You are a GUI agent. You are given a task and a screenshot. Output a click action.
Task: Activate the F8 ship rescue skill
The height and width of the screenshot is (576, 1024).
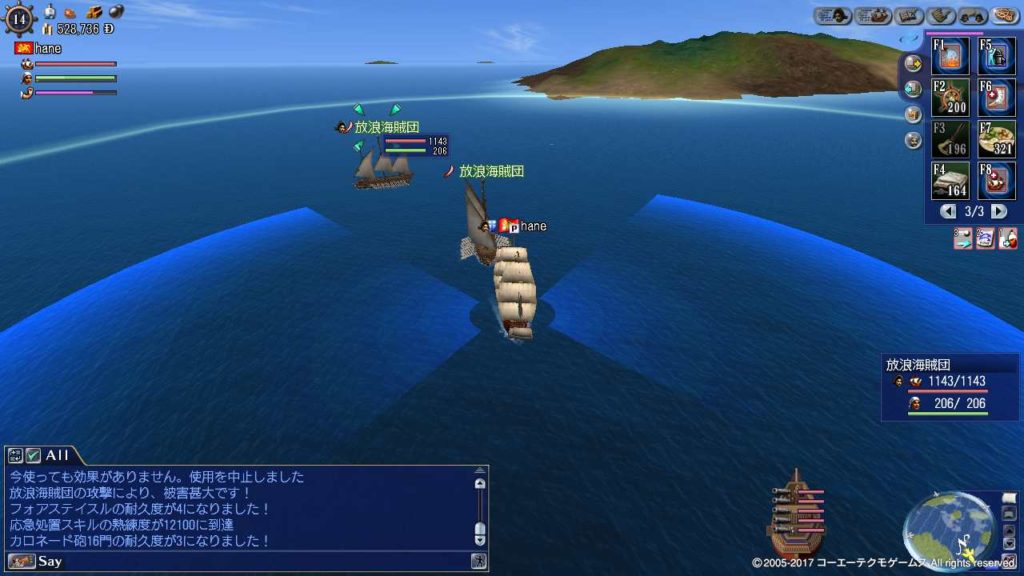tap(997, 180)
